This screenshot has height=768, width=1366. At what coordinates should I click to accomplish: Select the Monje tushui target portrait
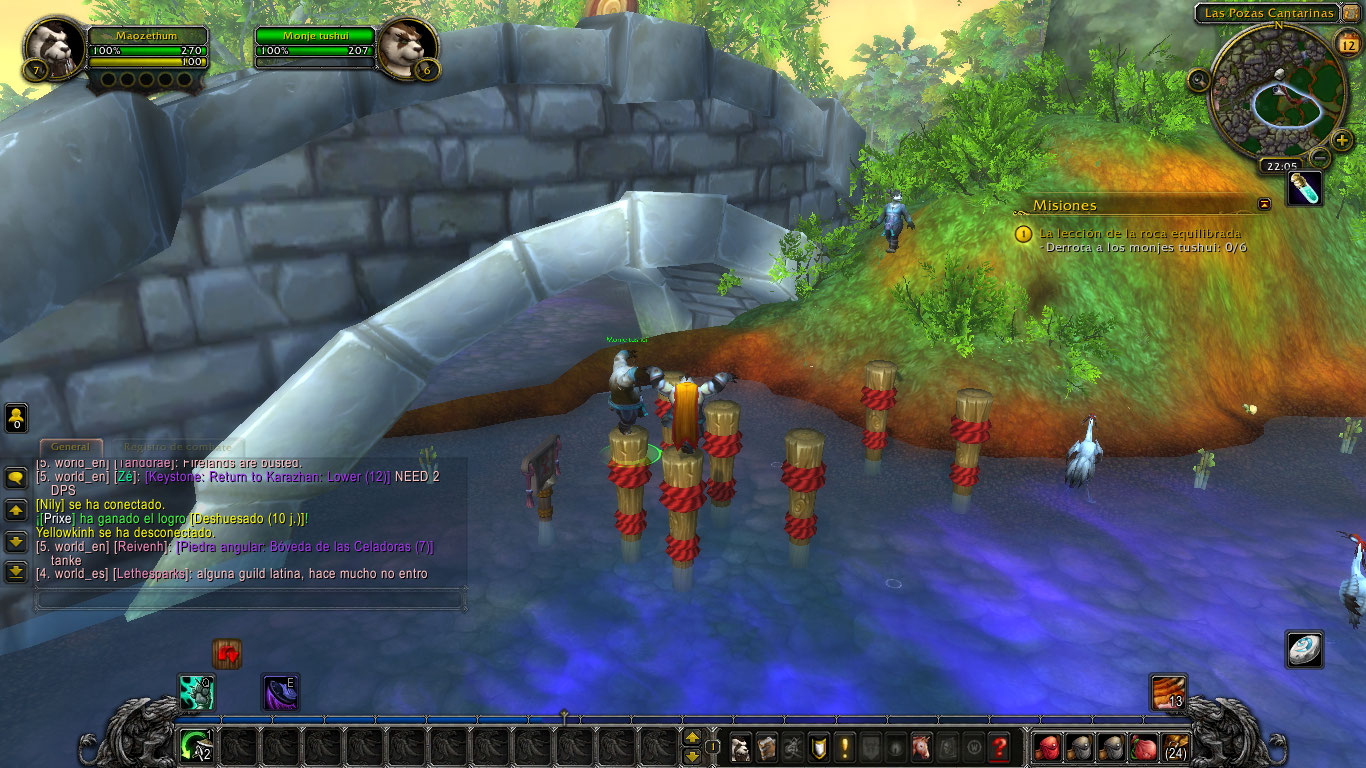408,46
